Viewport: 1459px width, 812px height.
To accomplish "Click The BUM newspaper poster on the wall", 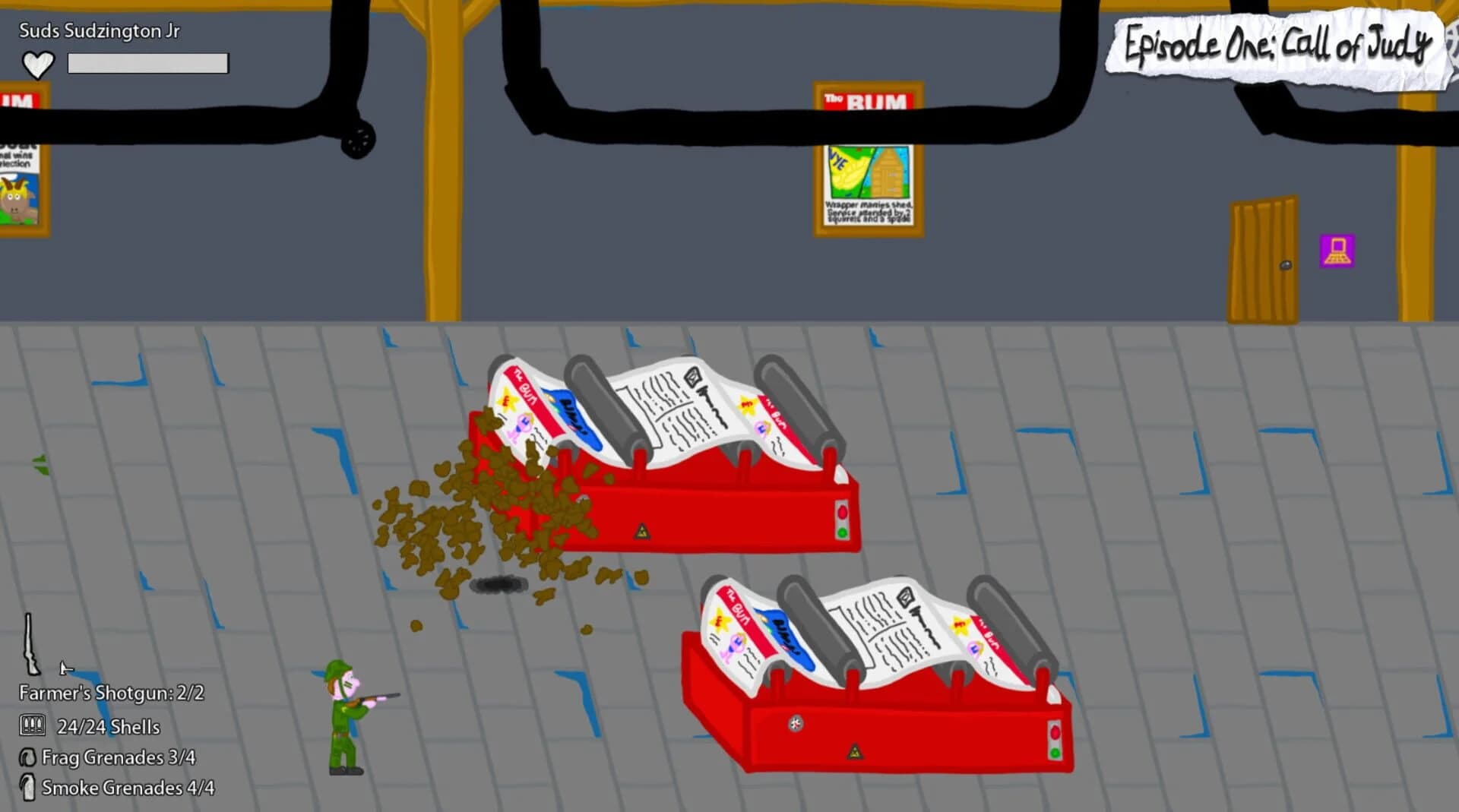I will [869, 160].
